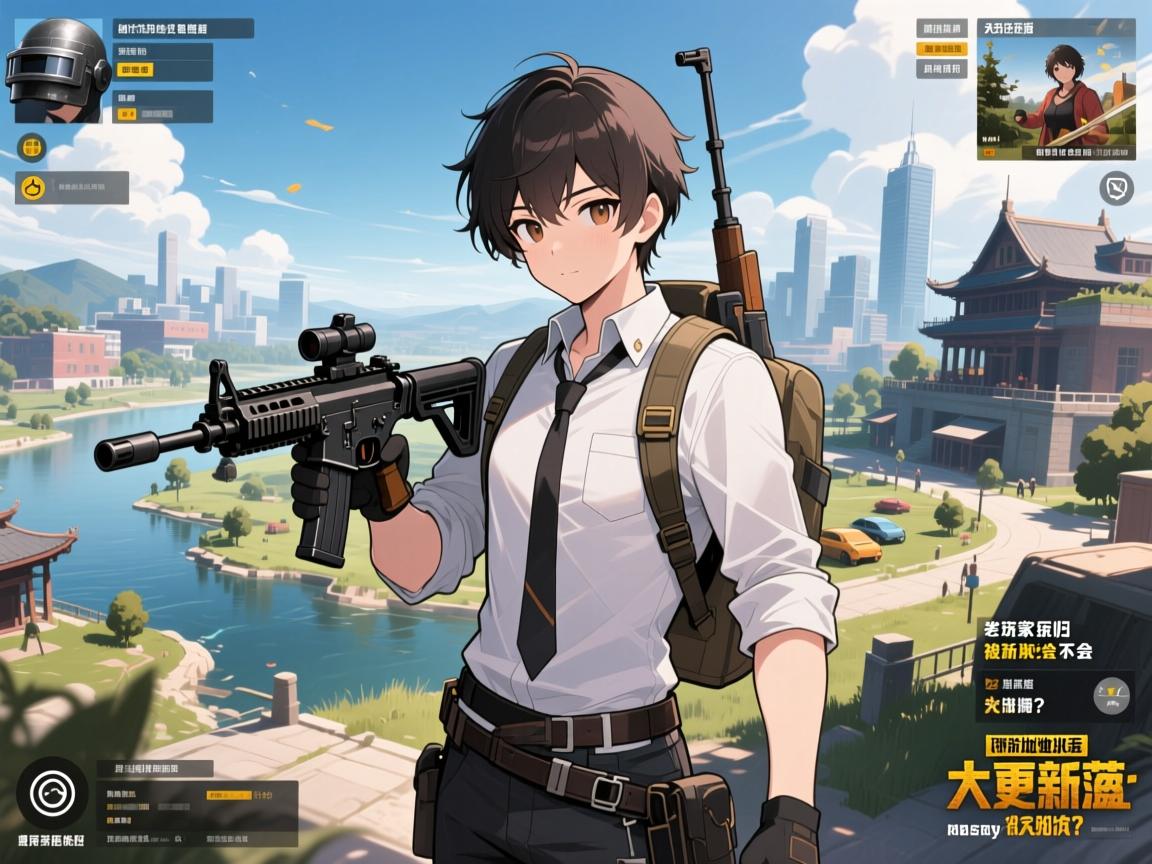Open the helmeted player avatar profile
This screenshot has height=864, width=1152.
[x=58, y=70]
